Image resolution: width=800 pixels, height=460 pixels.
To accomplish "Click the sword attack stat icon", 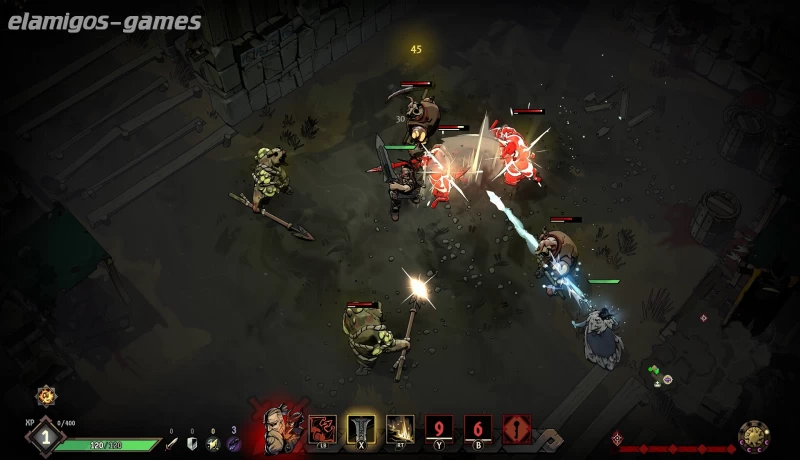I will [x=171, y=443].
